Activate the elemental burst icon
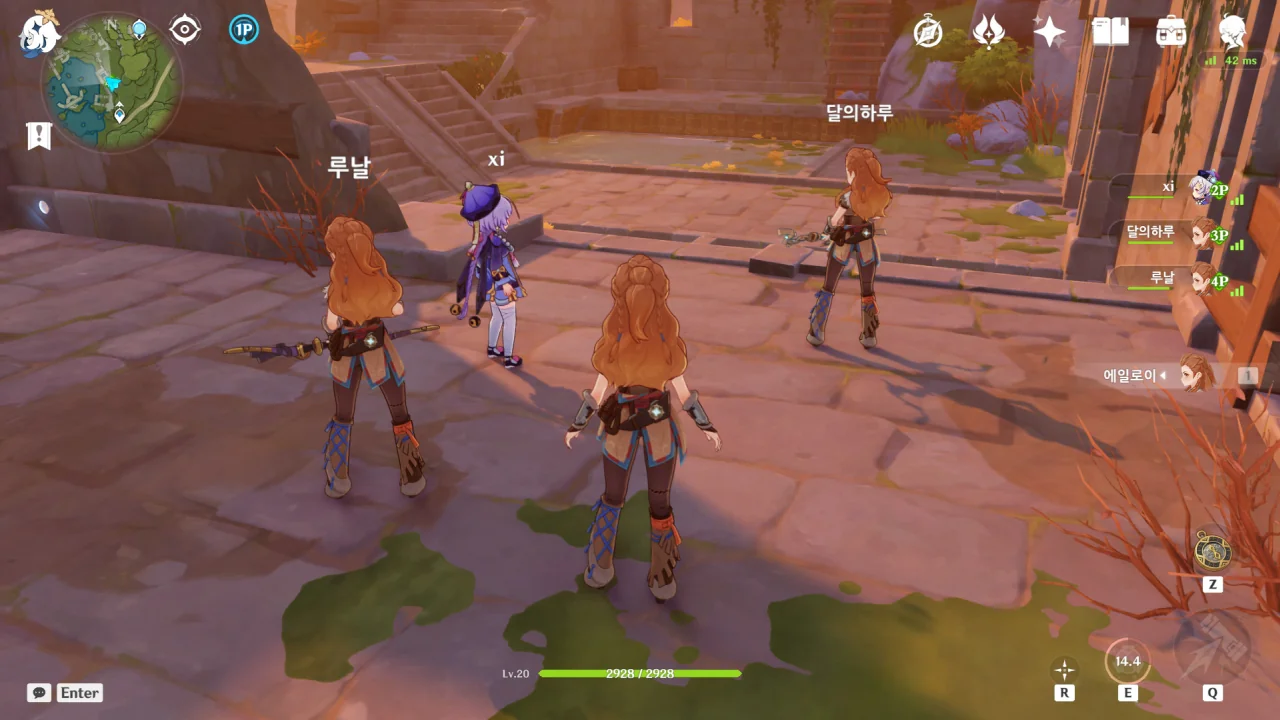 [1212, 649]
